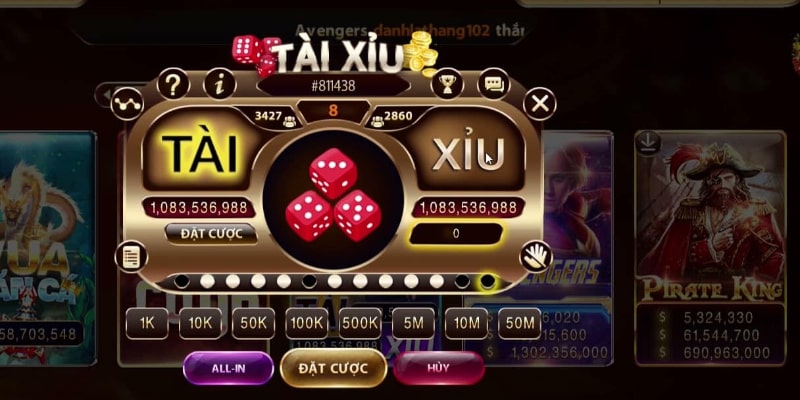Image resolution: width=800 pixels, height=400 pixels.
Task: Open the chat bubble icon
Action: click(x=494, y=83)
